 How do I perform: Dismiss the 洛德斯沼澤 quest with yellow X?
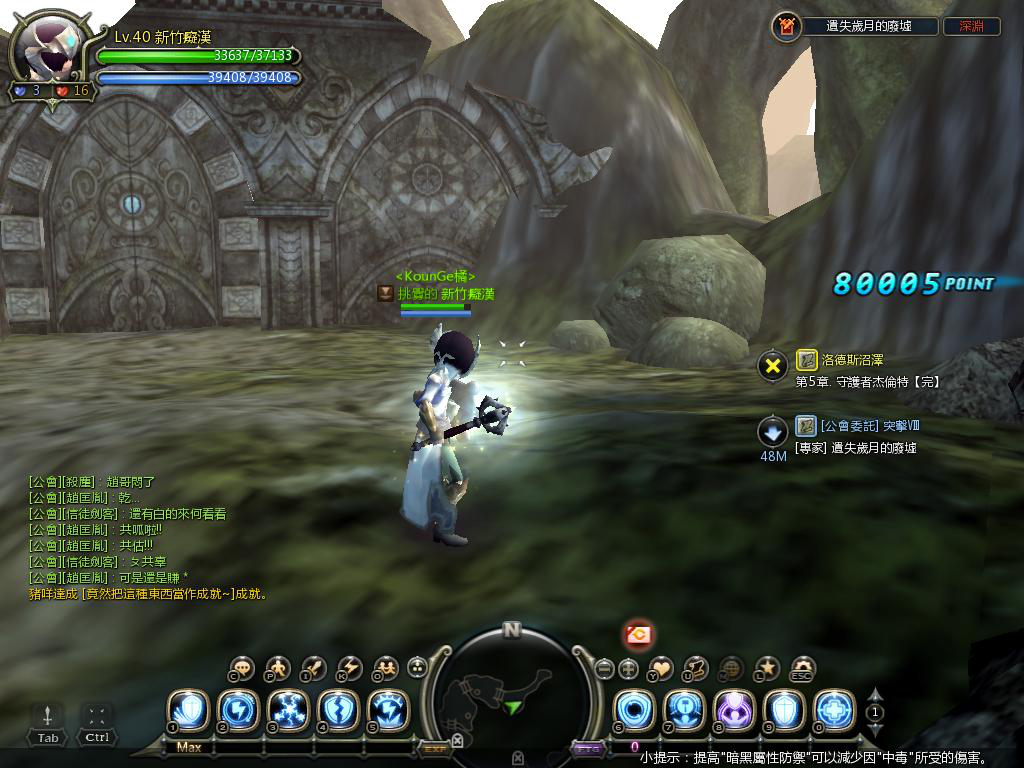pos(772,366)
